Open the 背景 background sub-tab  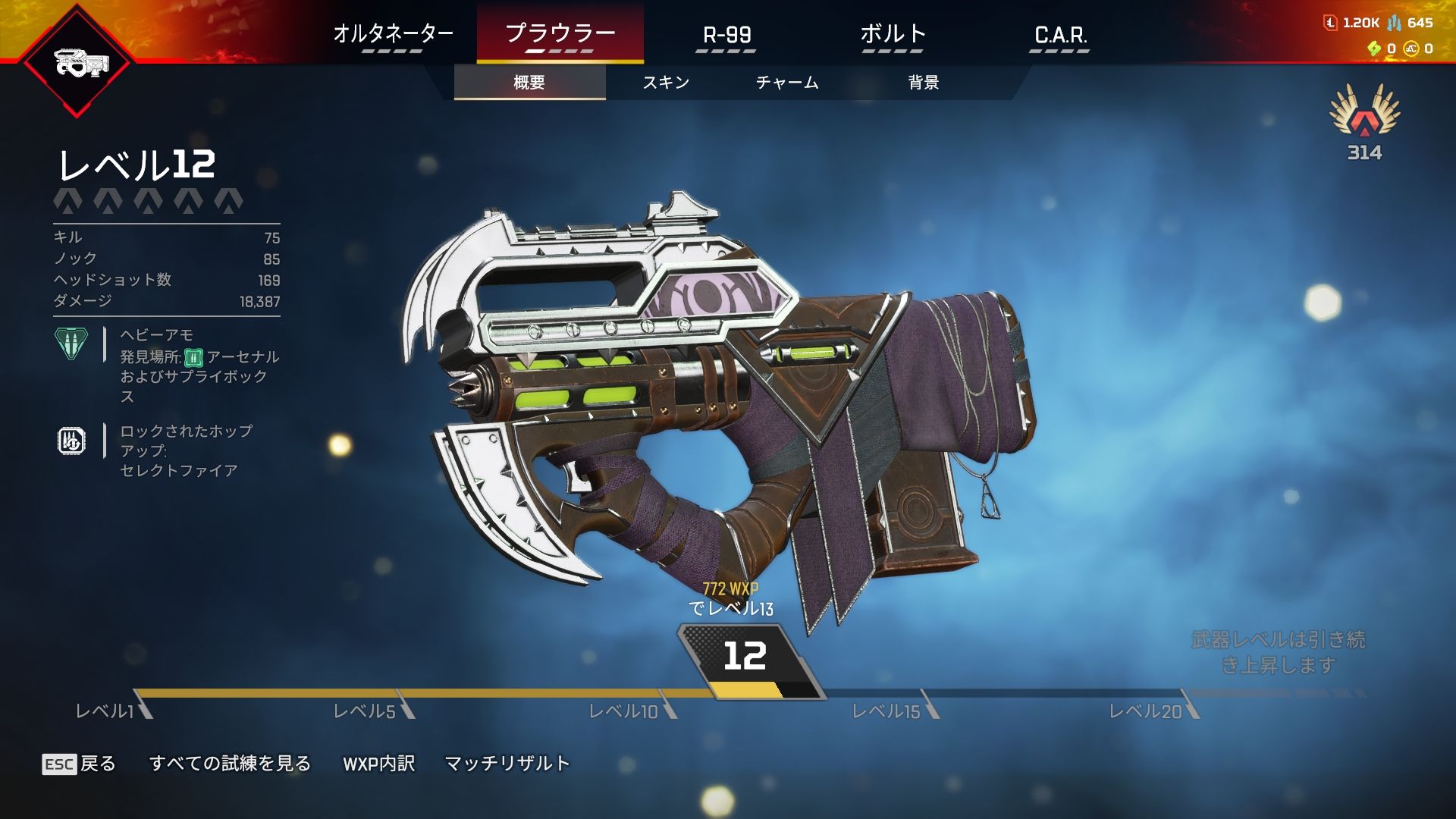[924, 83]
